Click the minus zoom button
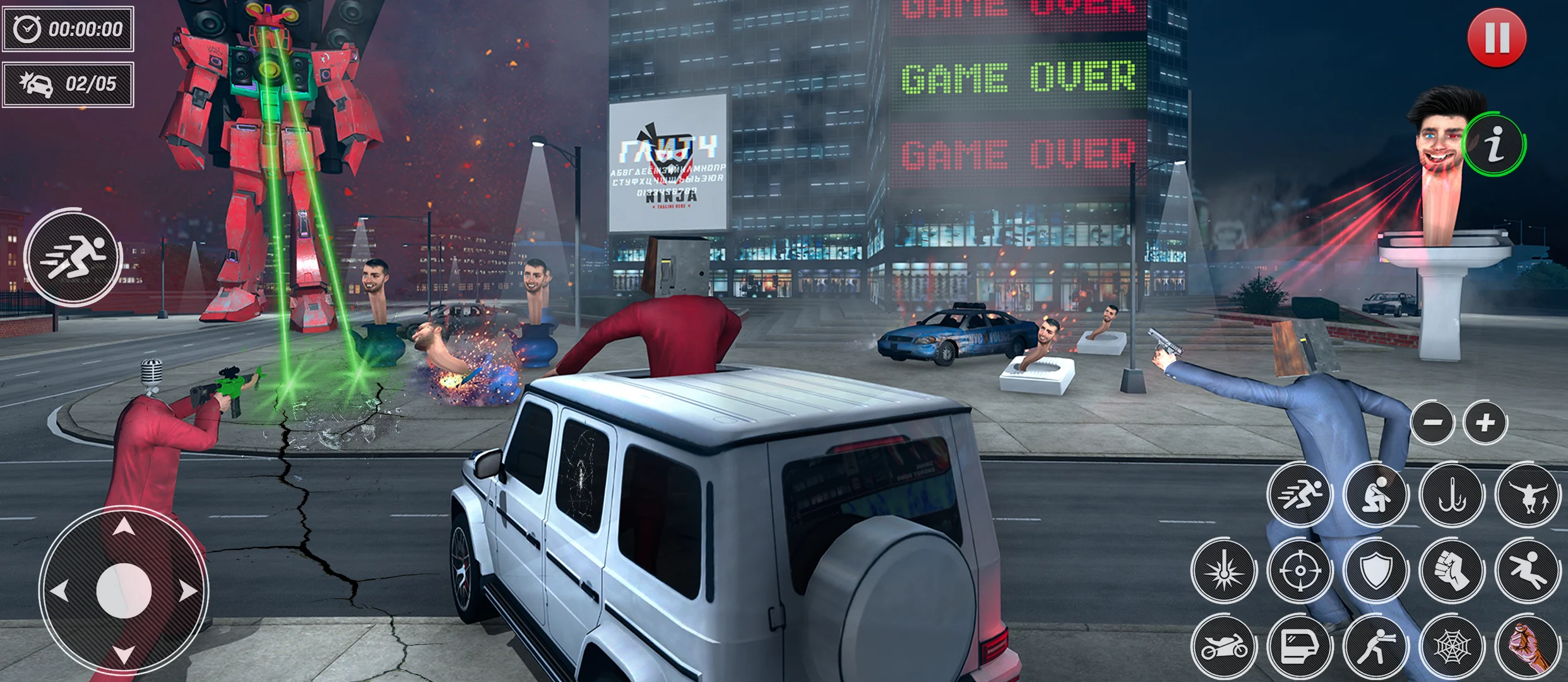This screenshot has width=1568, height=682. coord(1433,422)
